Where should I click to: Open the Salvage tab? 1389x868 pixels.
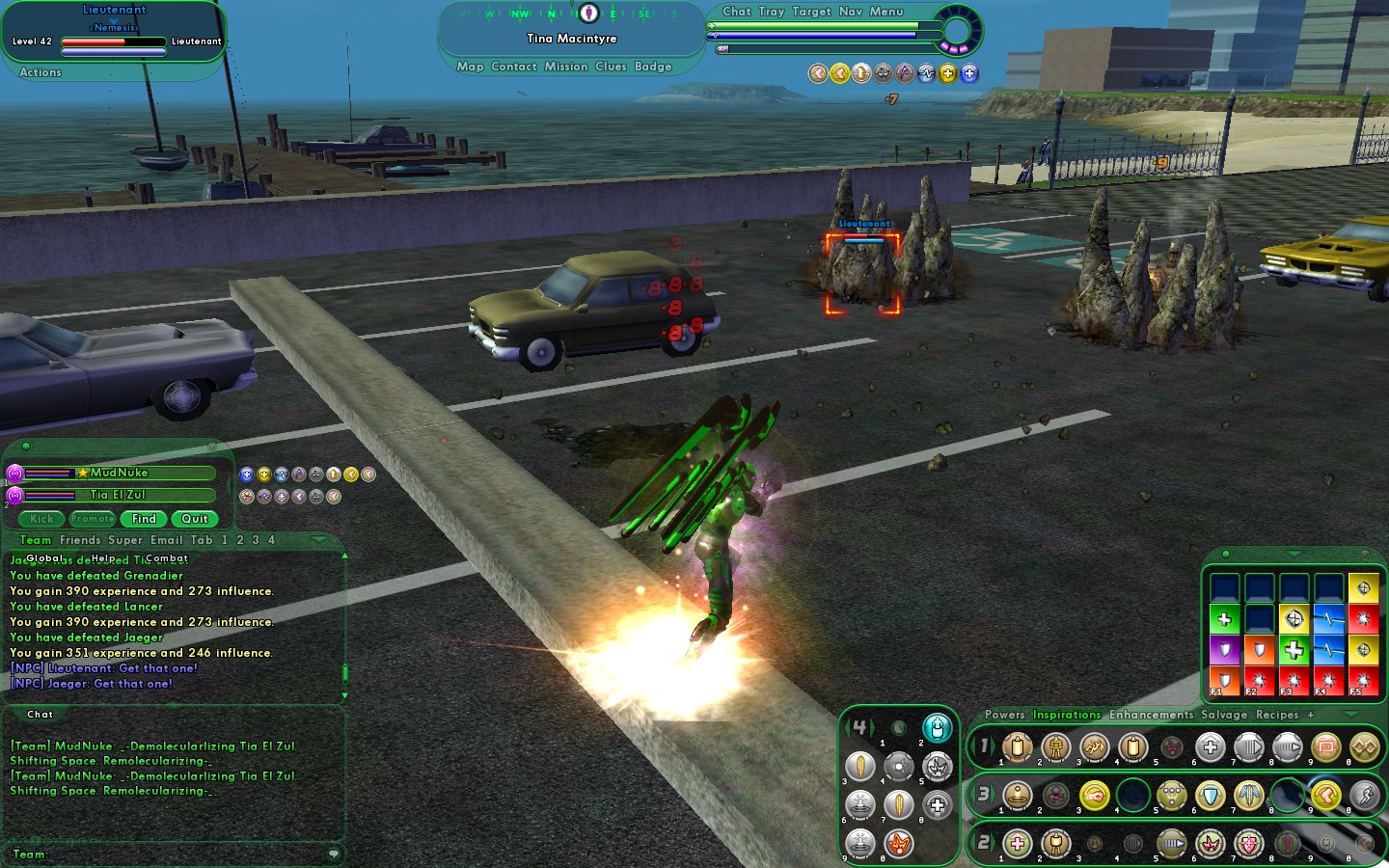click(1224, 715)
